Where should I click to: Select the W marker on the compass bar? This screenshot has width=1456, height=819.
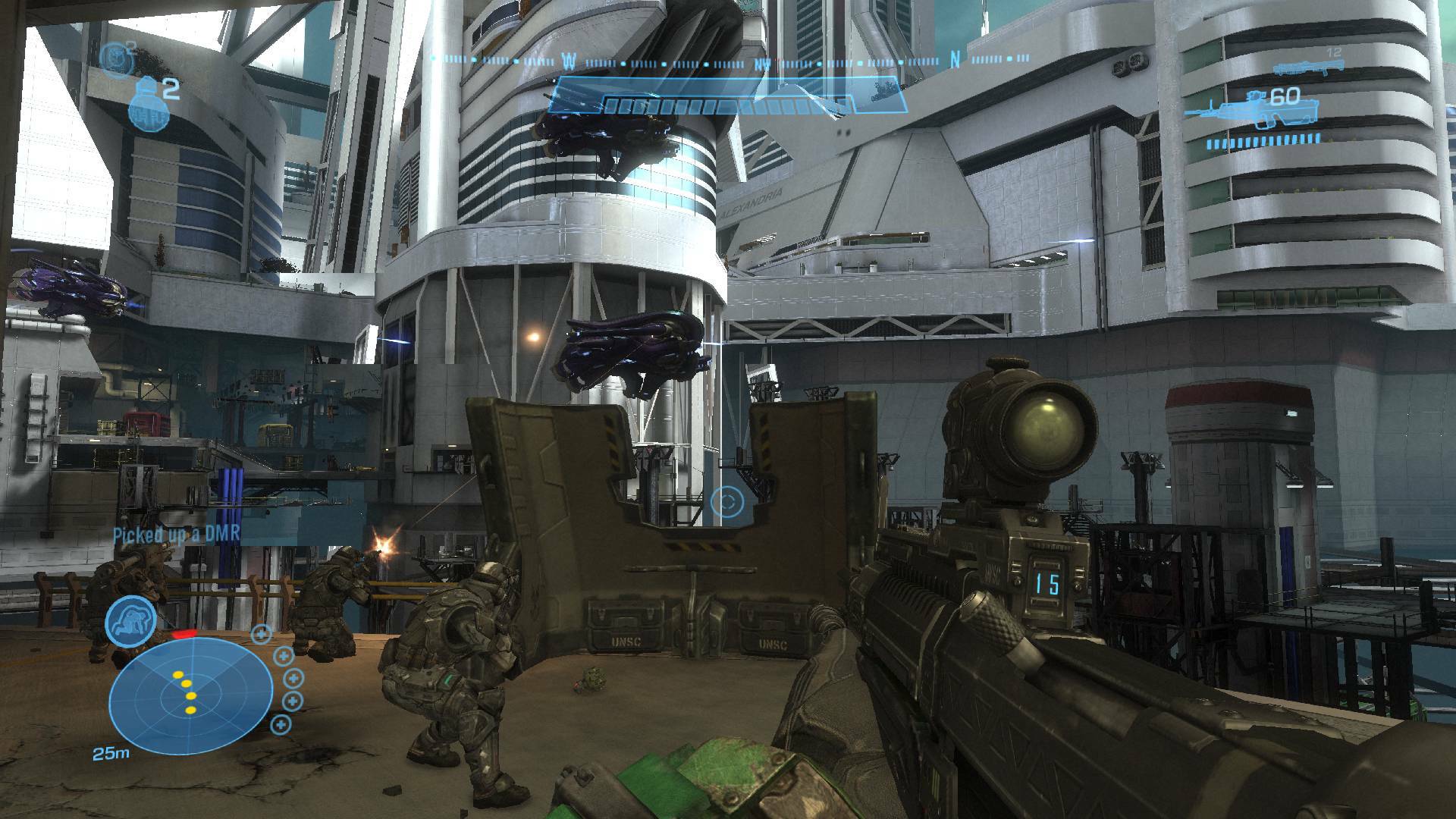pos(569,61)
